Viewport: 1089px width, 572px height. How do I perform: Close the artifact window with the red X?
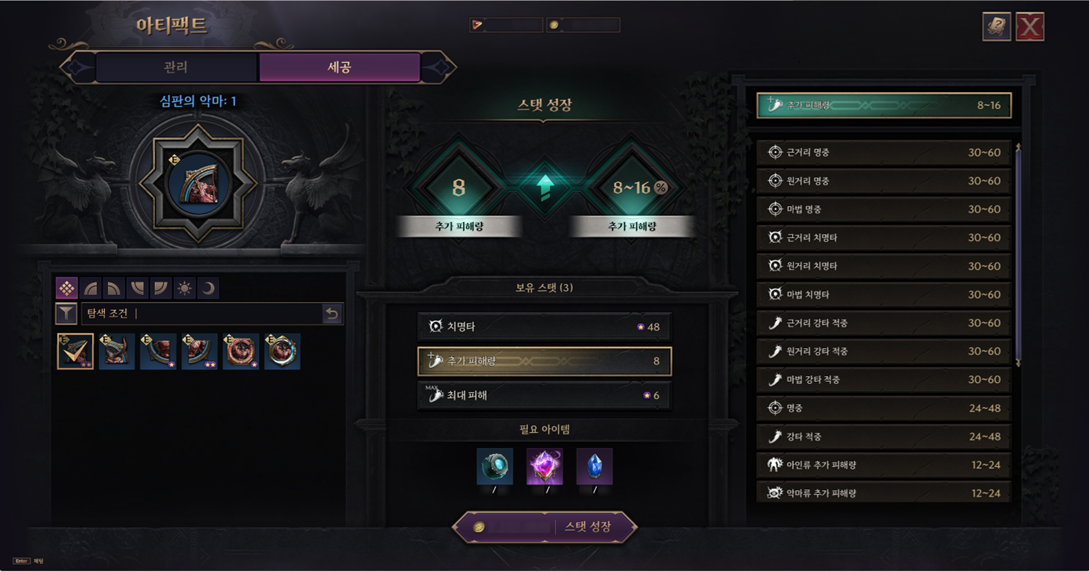(1030, 27)
